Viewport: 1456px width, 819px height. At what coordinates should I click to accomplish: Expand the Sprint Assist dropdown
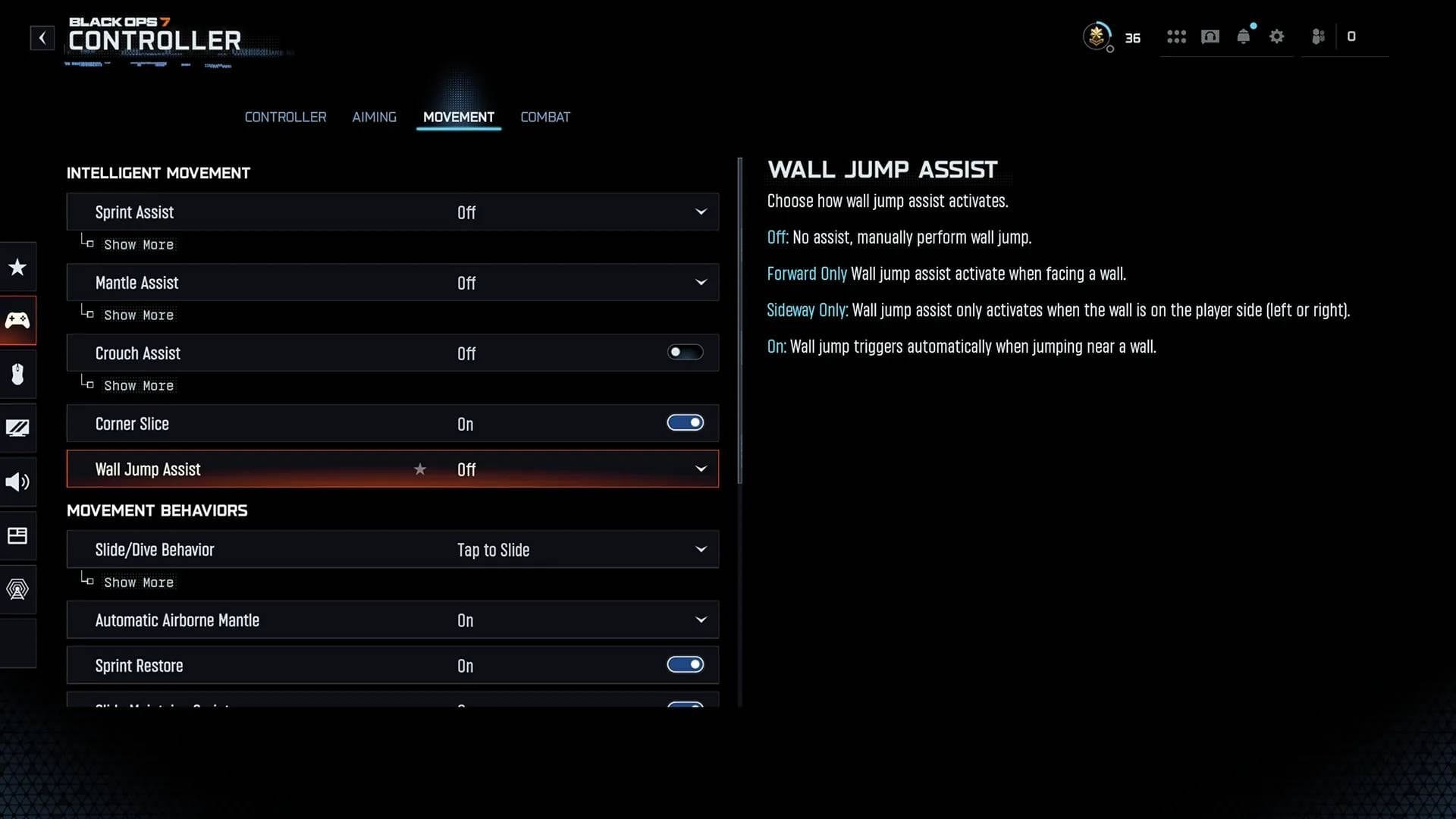click(701, 212)
